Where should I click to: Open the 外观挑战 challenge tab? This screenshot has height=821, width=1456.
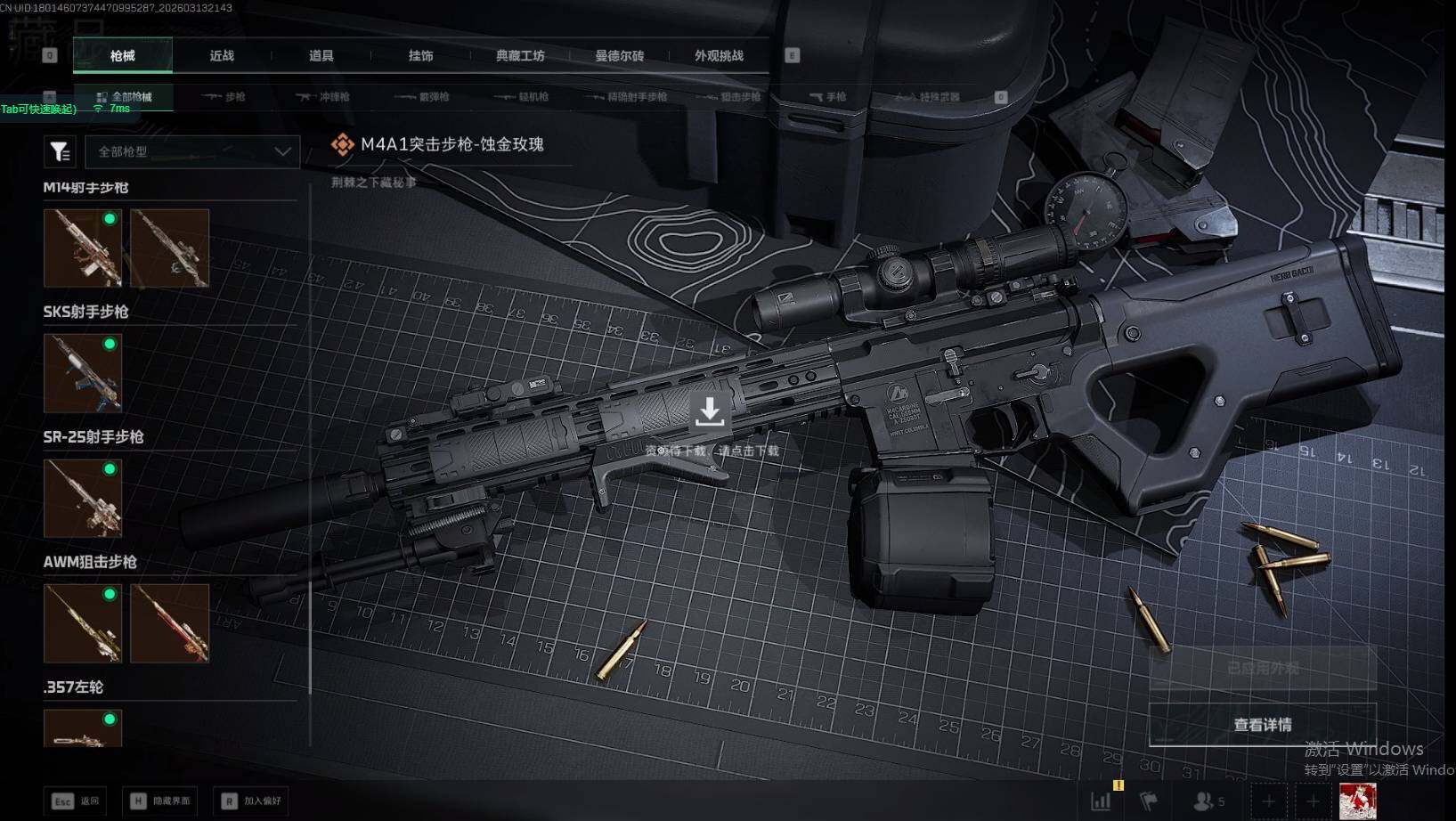(719, 56)
